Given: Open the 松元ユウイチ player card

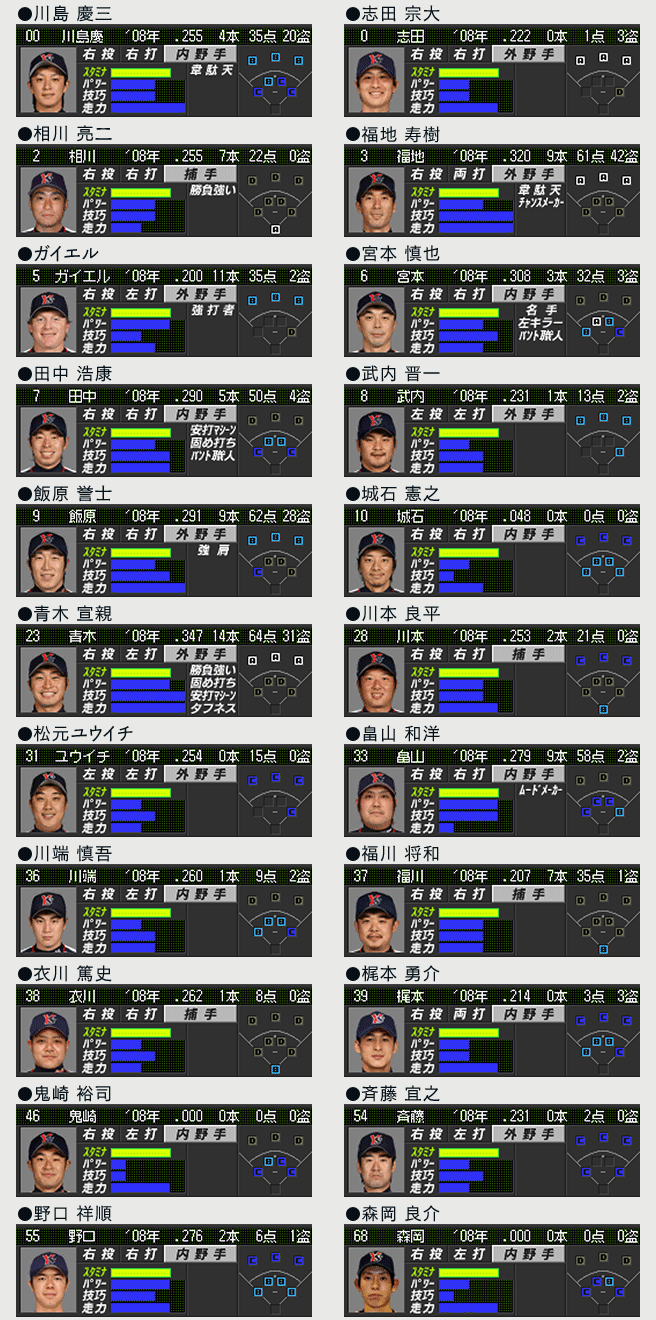Looking at the screenshot, I should click(164, 792).
